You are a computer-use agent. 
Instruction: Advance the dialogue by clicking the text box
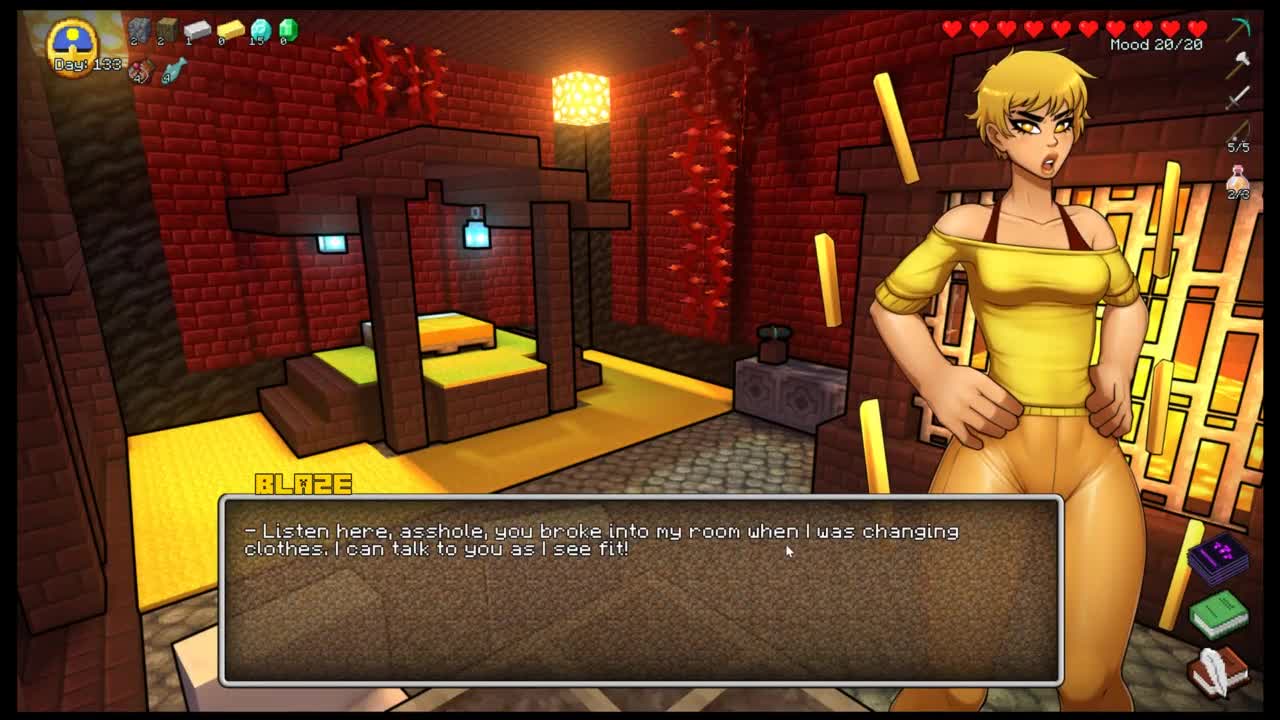[640, 590]
